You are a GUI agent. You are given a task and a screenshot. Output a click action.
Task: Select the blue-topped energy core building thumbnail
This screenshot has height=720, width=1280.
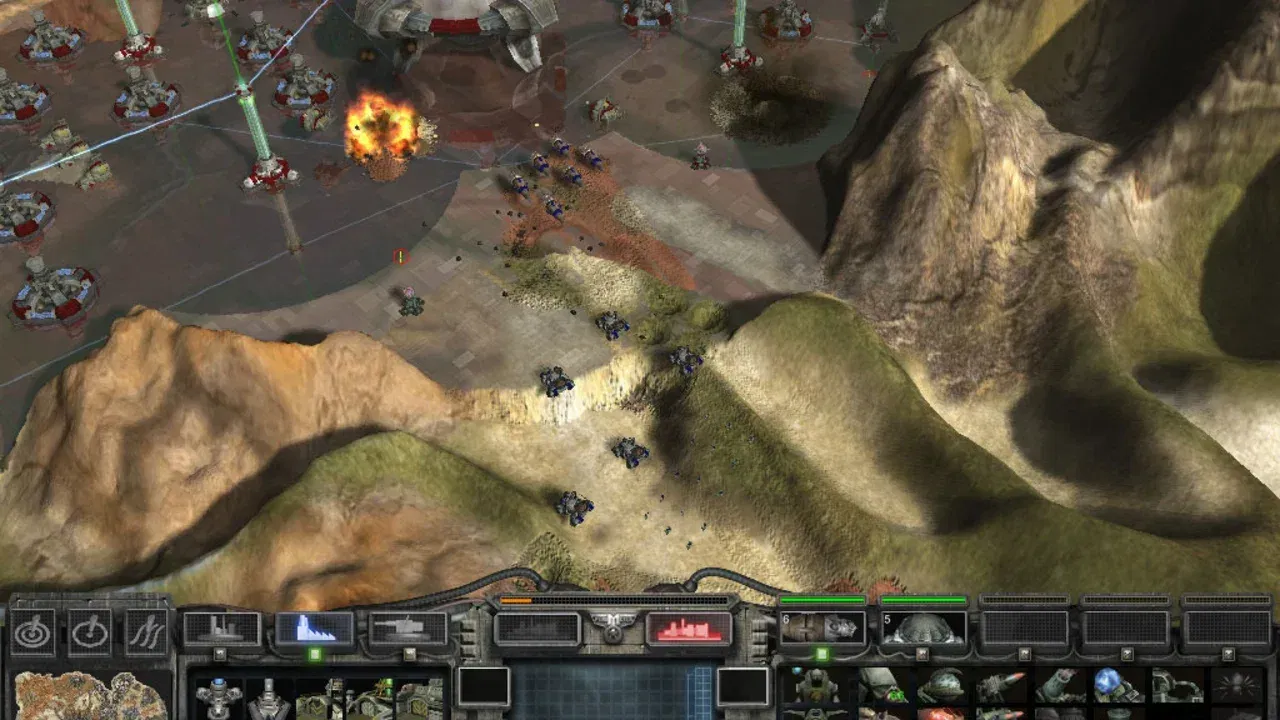coord(217,698)
